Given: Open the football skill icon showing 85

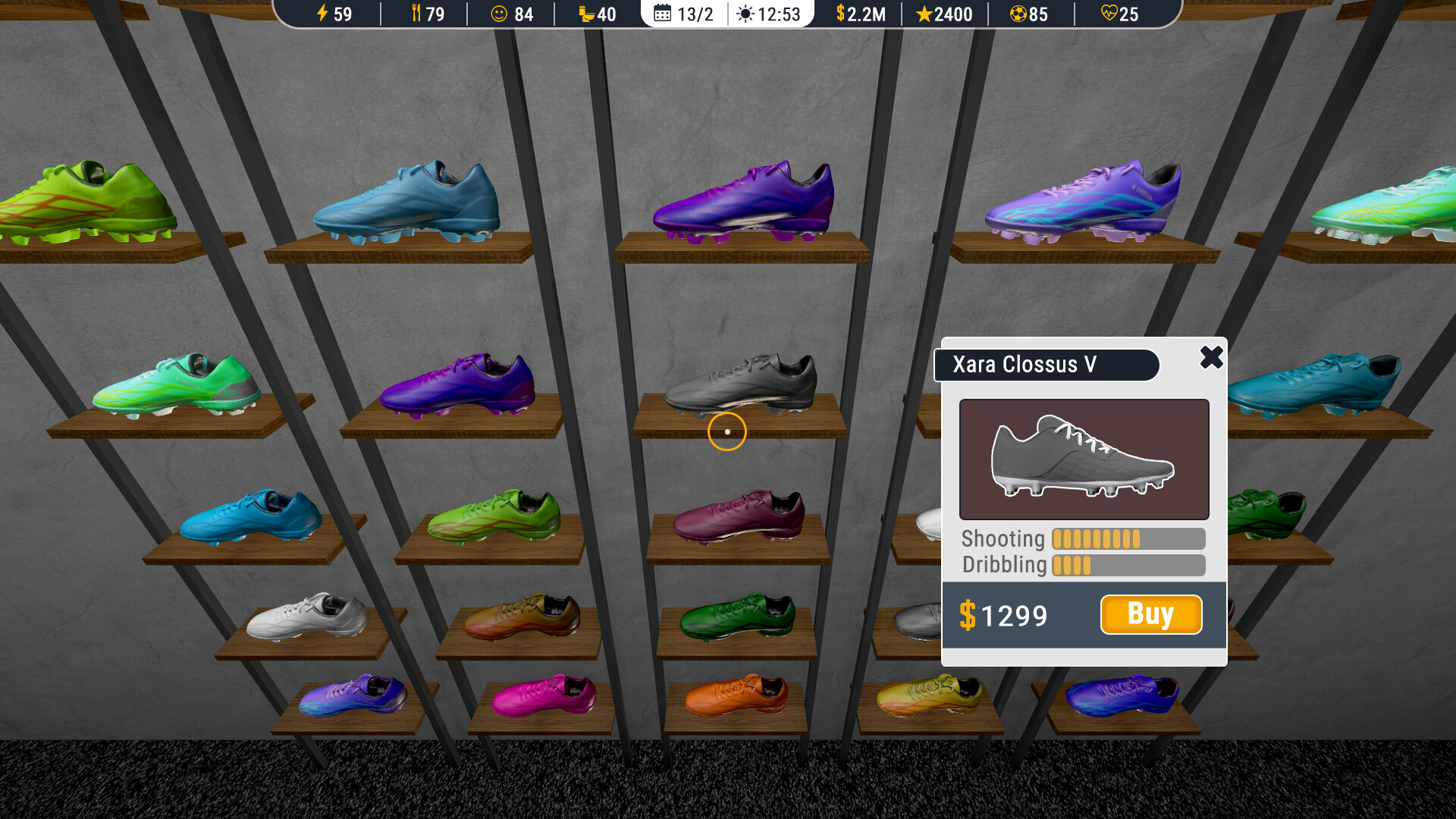Looking at the screenshot, I should coord(1017,14).
